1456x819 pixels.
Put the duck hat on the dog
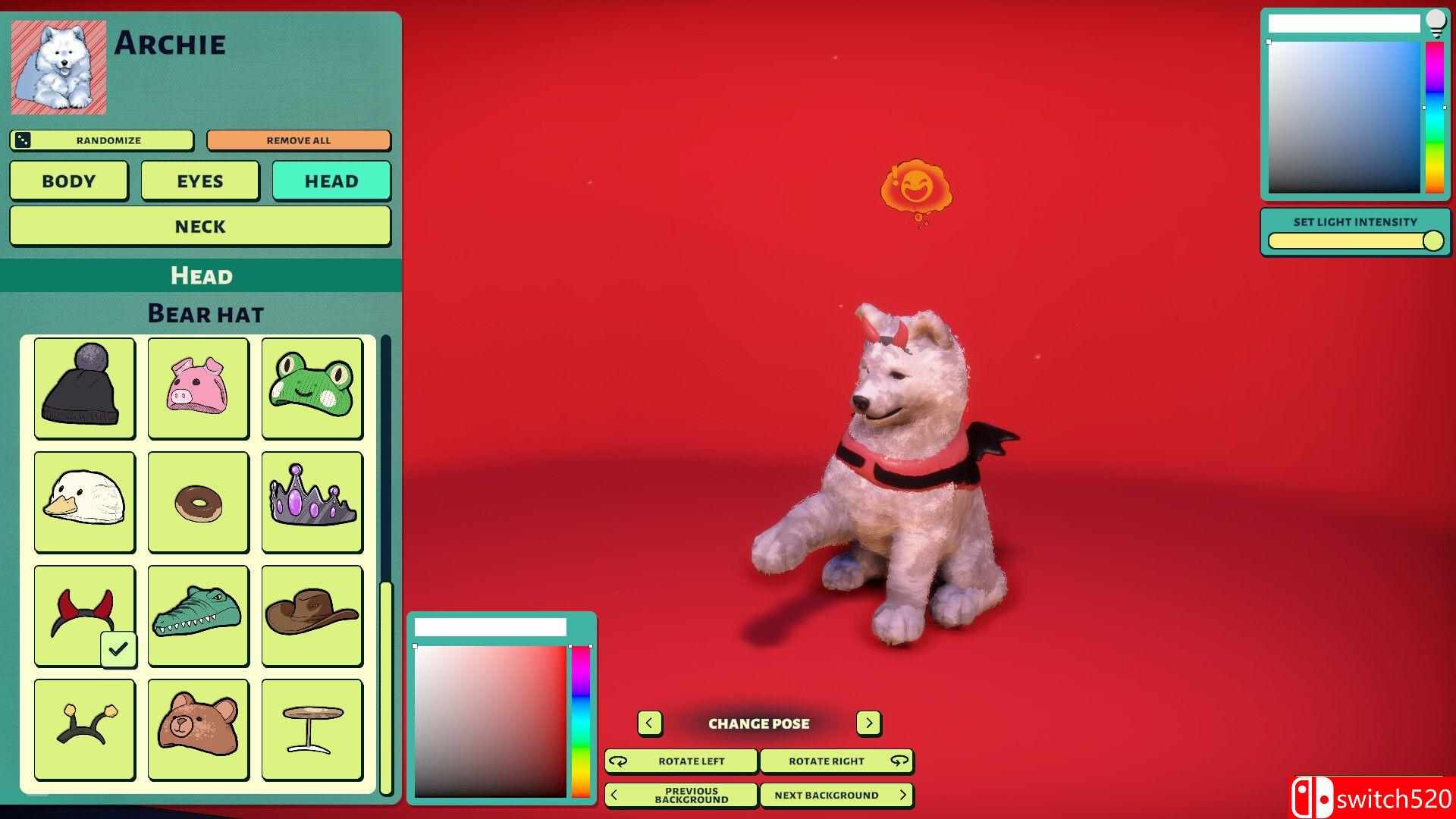[x=84, y=501]
